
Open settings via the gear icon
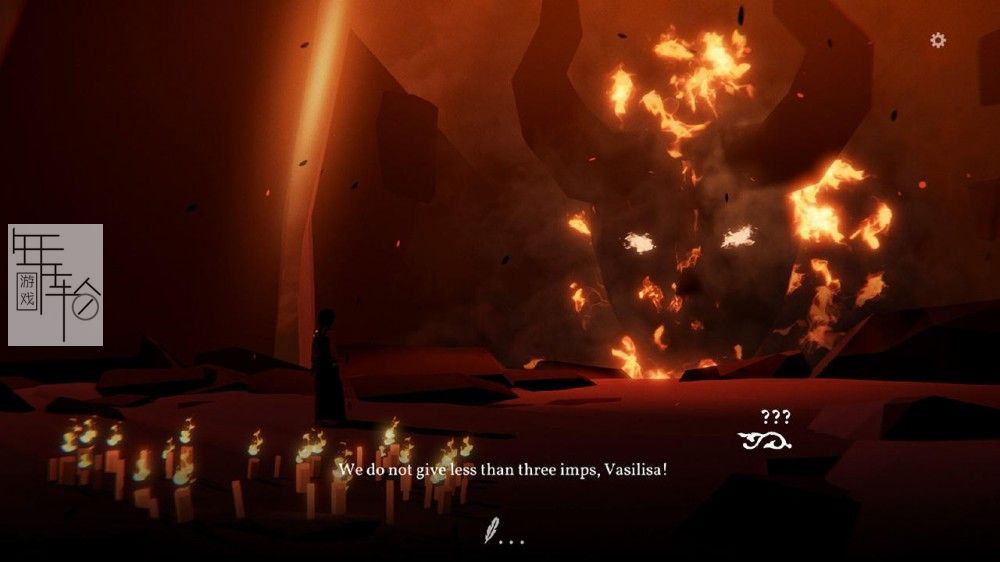938,40
